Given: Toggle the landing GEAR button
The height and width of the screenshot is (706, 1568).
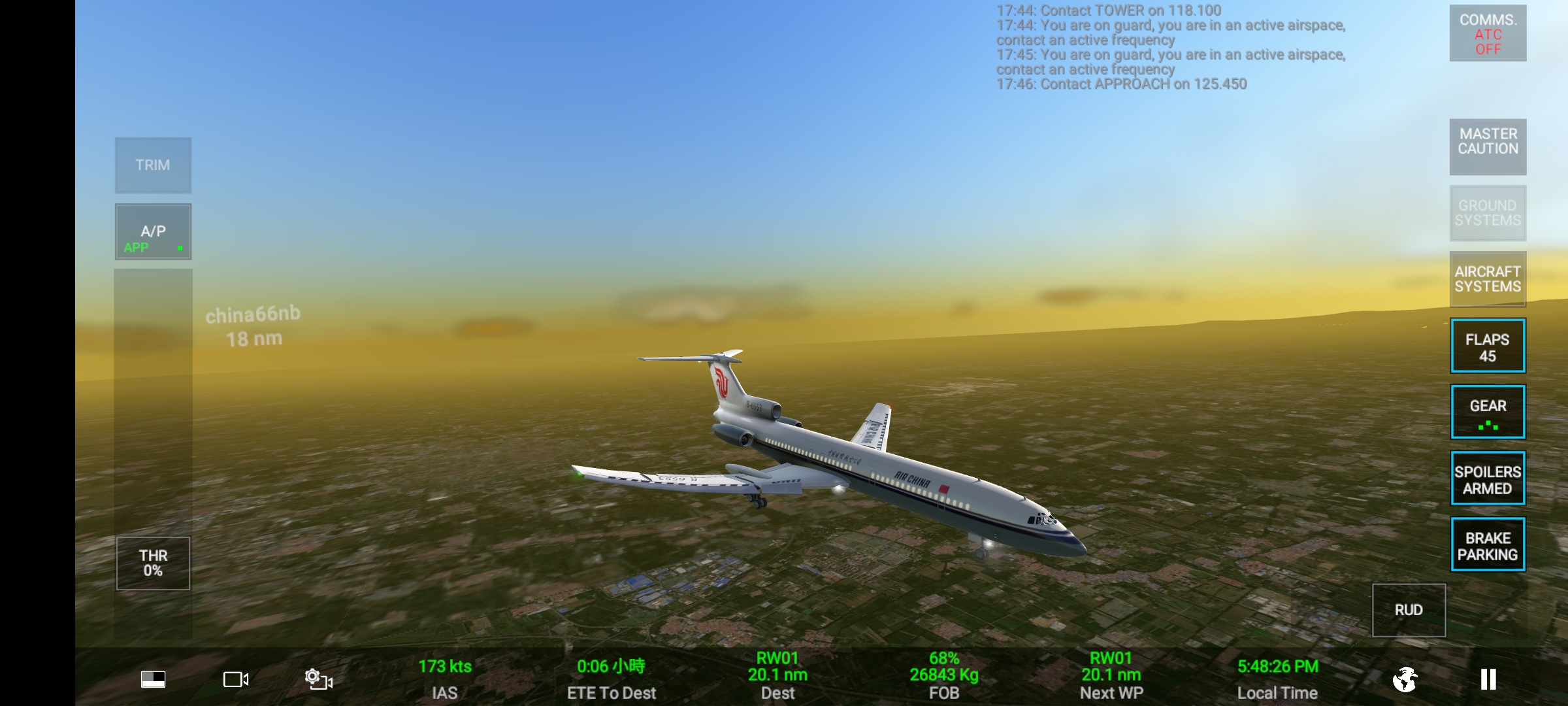Looking at the screenshot, I should tap(1488, 412).
